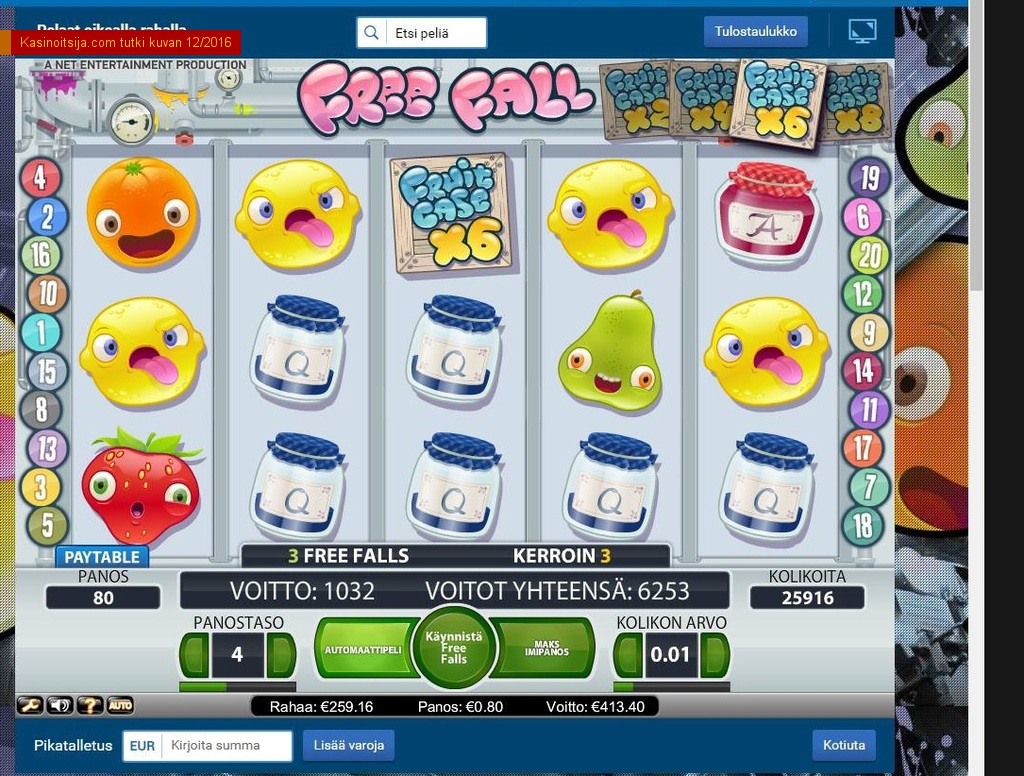Open the help question mark icon
Image resolution: width=1024 pixels, height=776 pixels.
coord(90,706)
